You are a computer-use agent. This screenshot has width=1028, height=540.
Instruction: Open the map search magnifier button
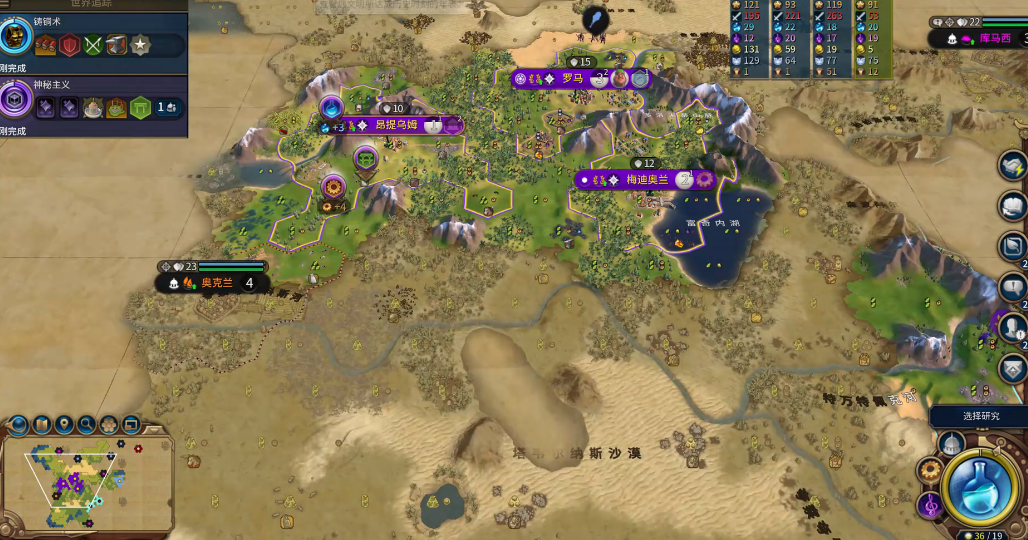point(86,425)
